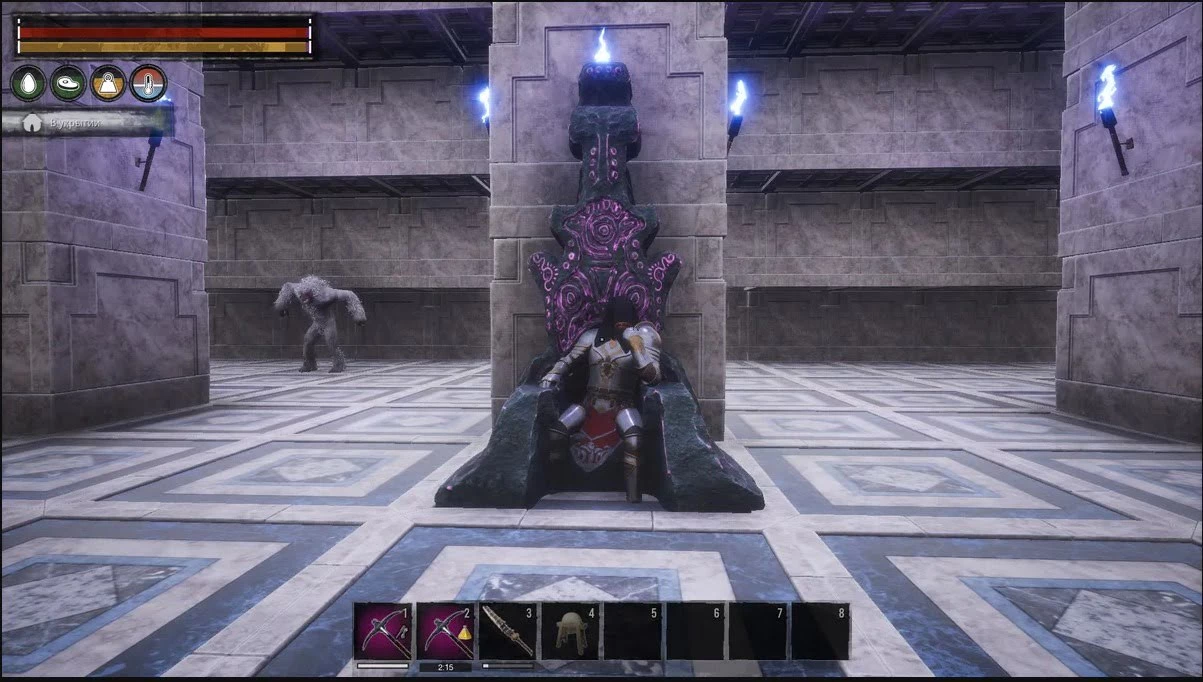Click the weight encumbrance icon

click(x=109, y=83)
